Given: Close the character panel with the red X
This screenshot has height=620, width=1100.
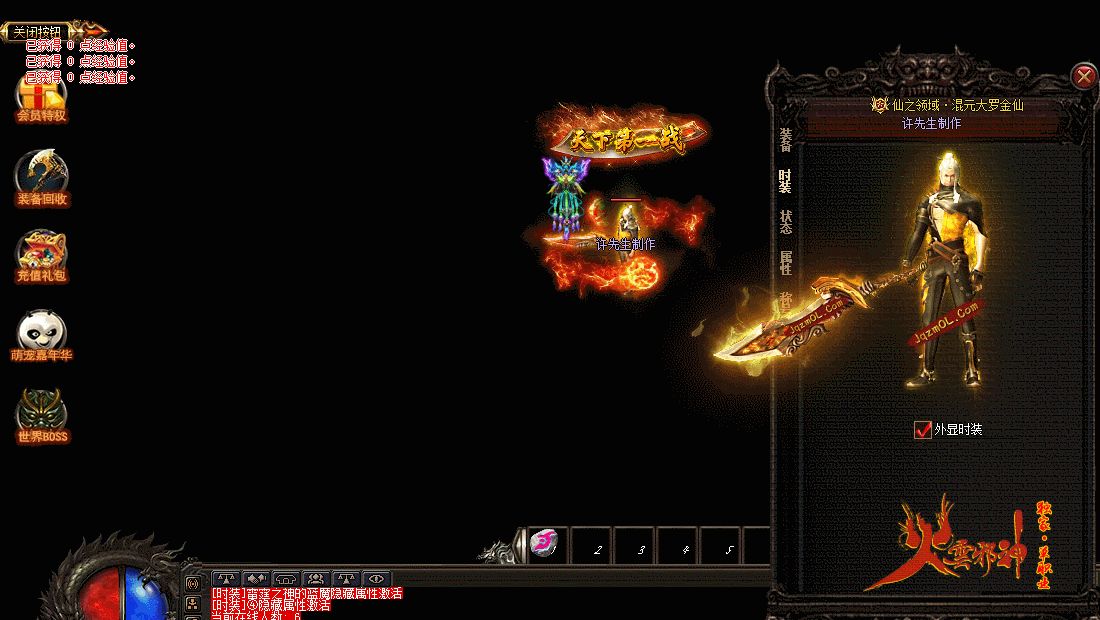Looking at the screenshot, I should (1083, 76).
